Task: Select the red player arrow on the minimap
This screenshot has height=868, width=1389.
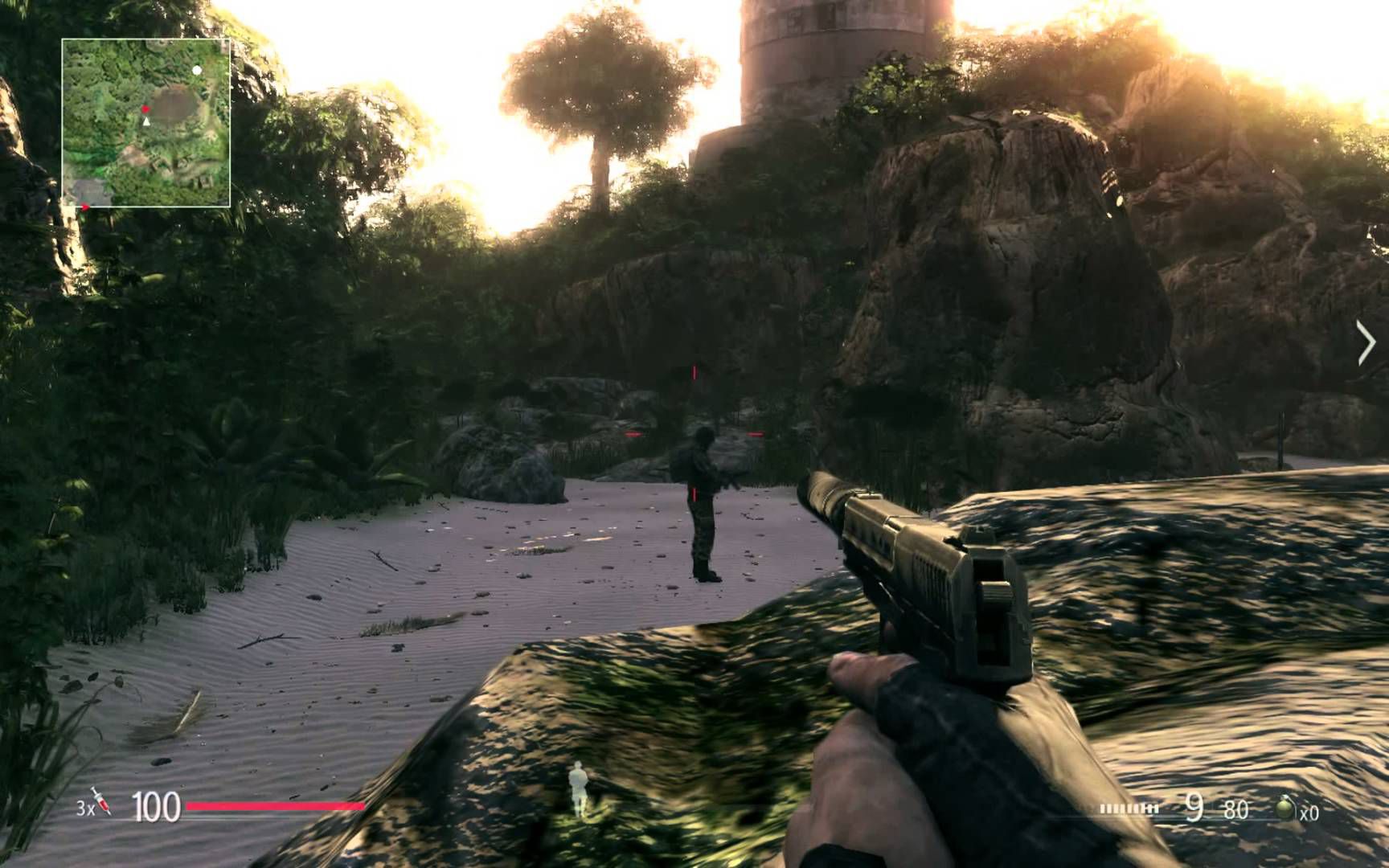Action: point(146,108)
